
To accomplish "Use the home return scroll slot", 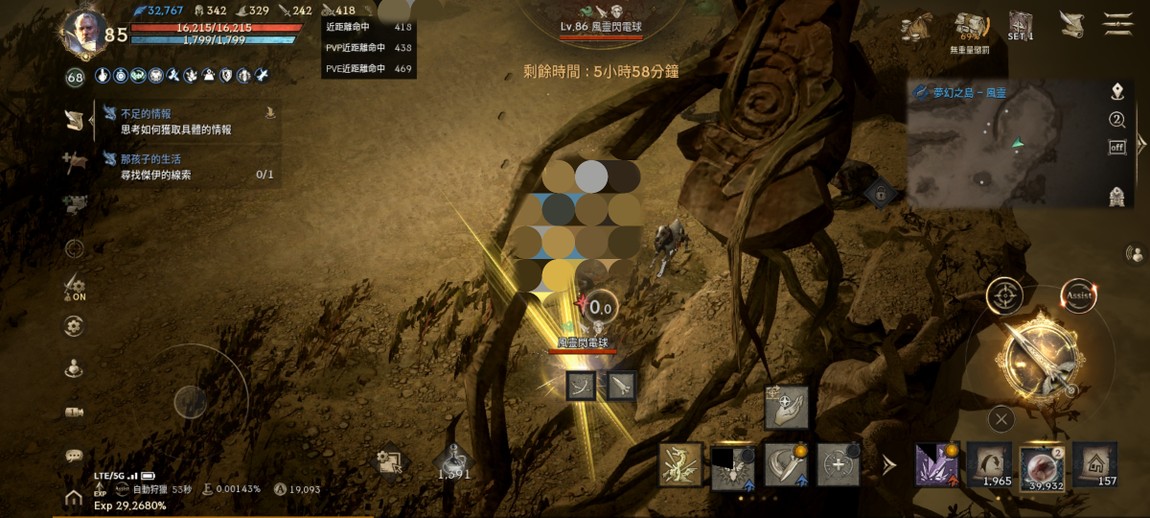I will pyautogui.click(x=1095, y=465).
